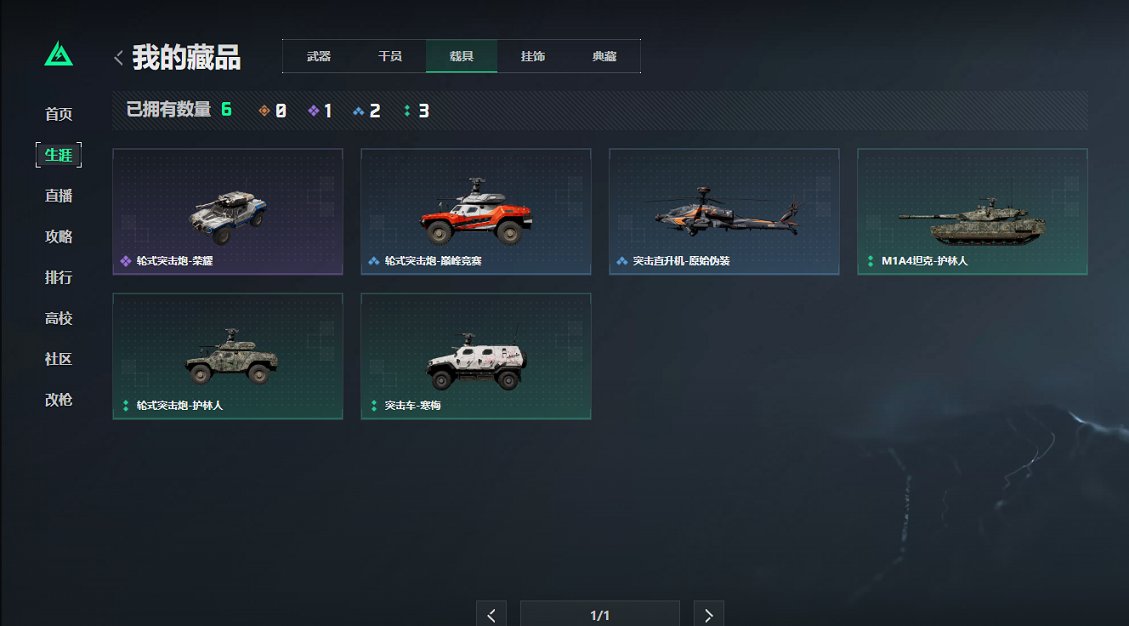Open the 干员 tab
The height and width of the screenshot is (626, 1129).
[x=390, y=56]
